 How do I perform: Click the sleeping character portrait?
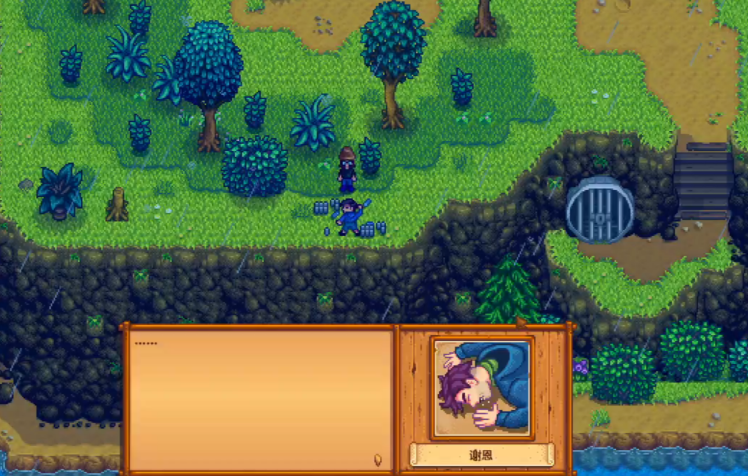pyautogui.click(x=483, y=388)
